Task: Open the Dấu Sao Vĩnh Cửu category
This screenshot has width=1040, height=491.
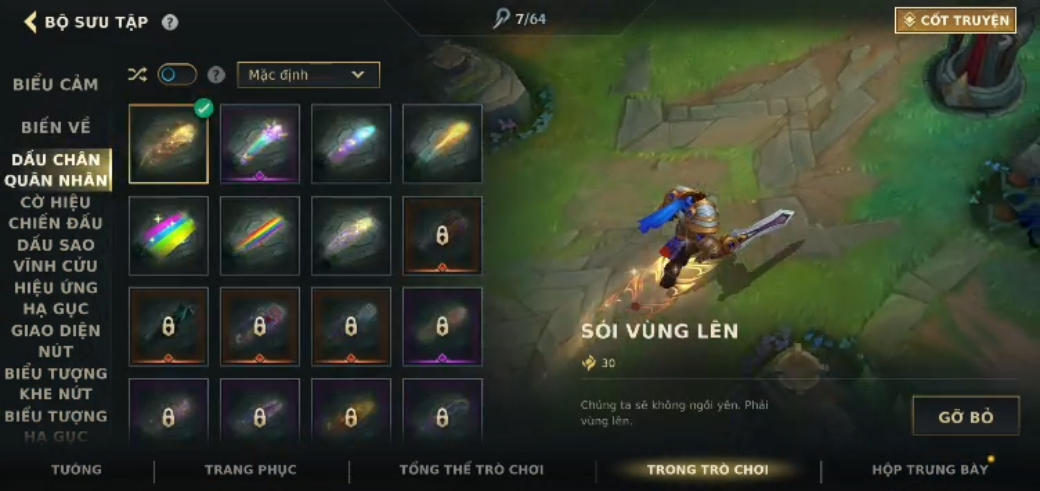Action: tap(55, 255)
